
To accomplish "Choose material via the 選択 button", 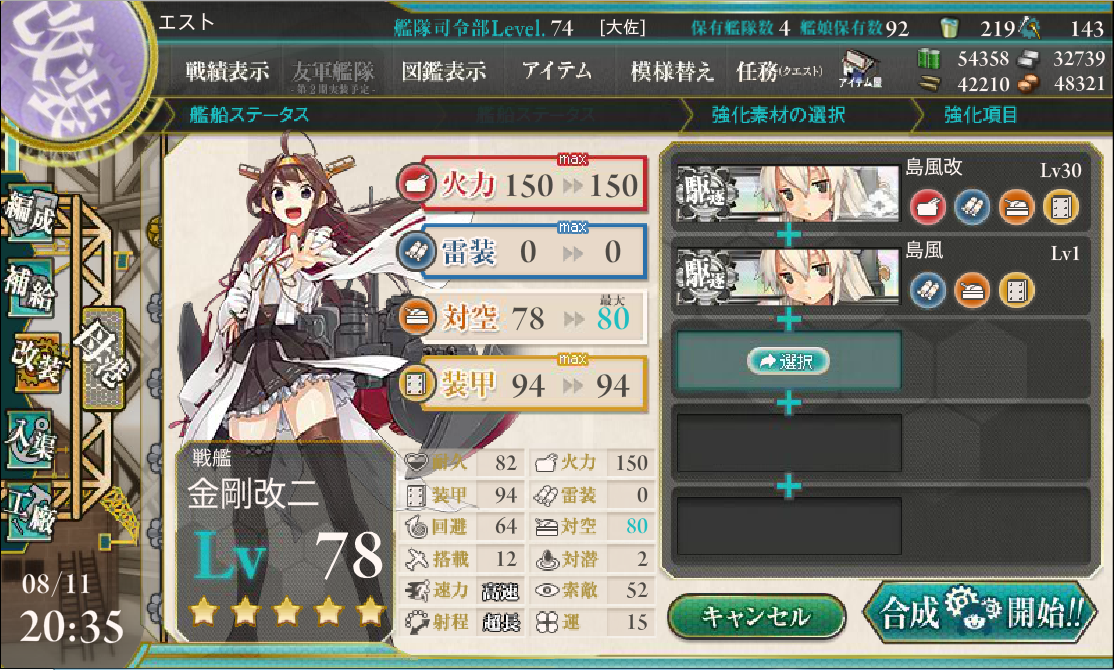I will [788, 361].
